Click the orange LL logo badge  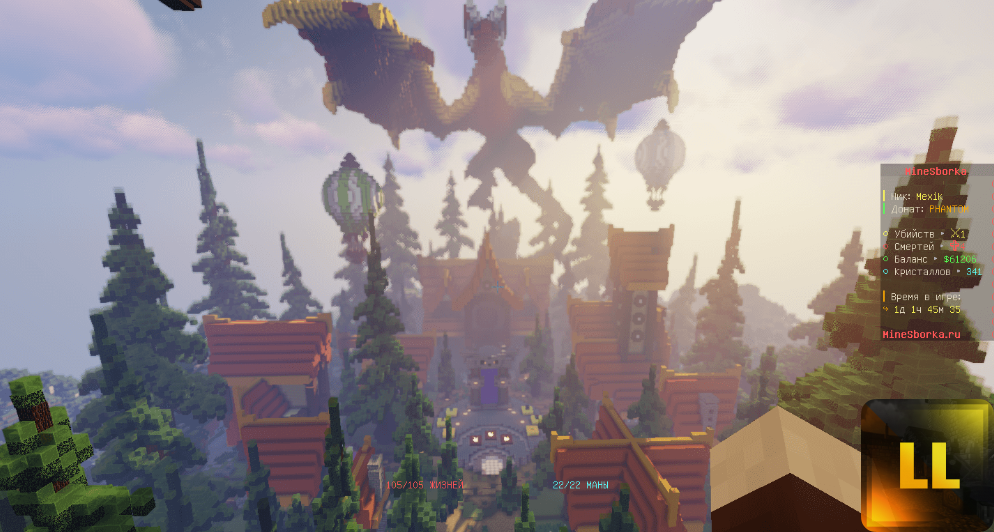926,465
